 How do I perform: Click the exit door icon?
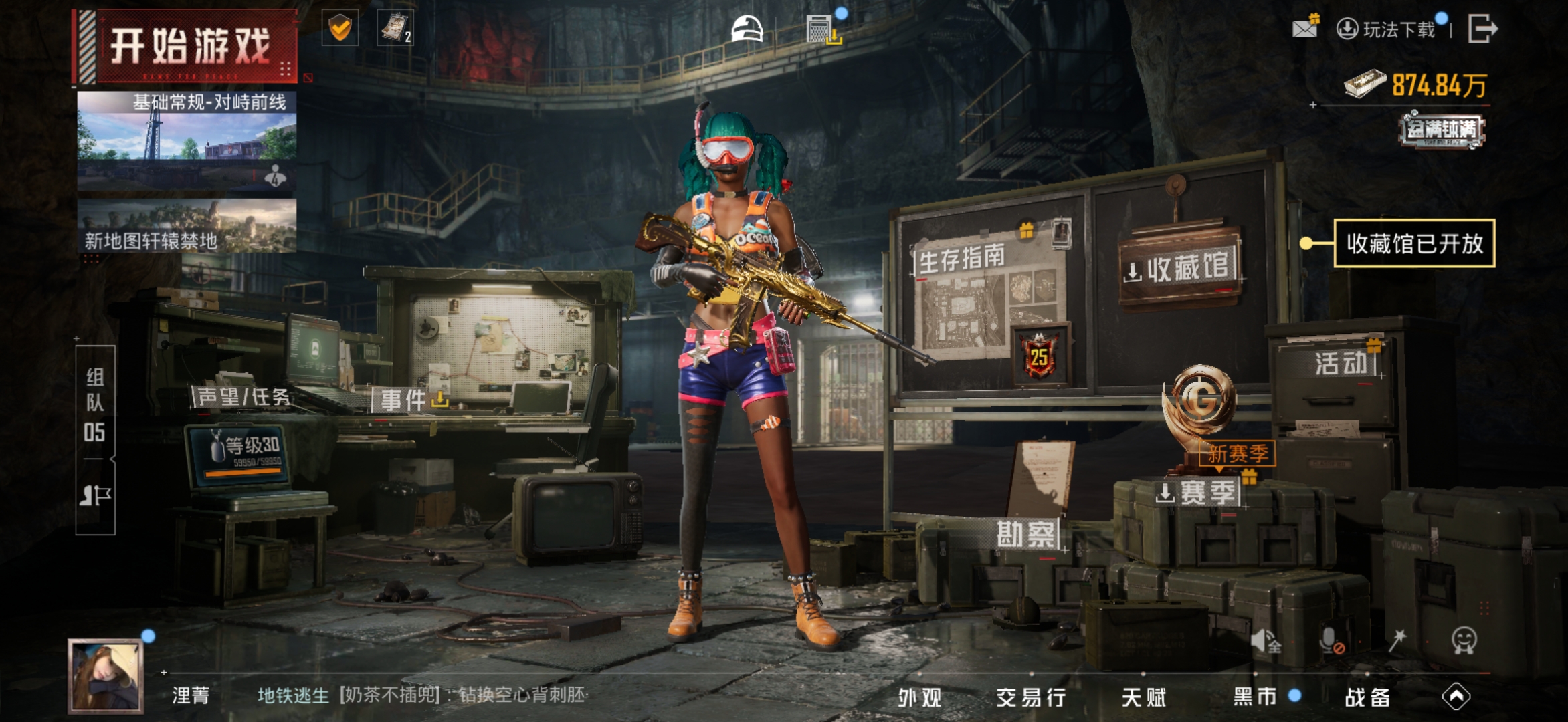[x=1482, y=29]
